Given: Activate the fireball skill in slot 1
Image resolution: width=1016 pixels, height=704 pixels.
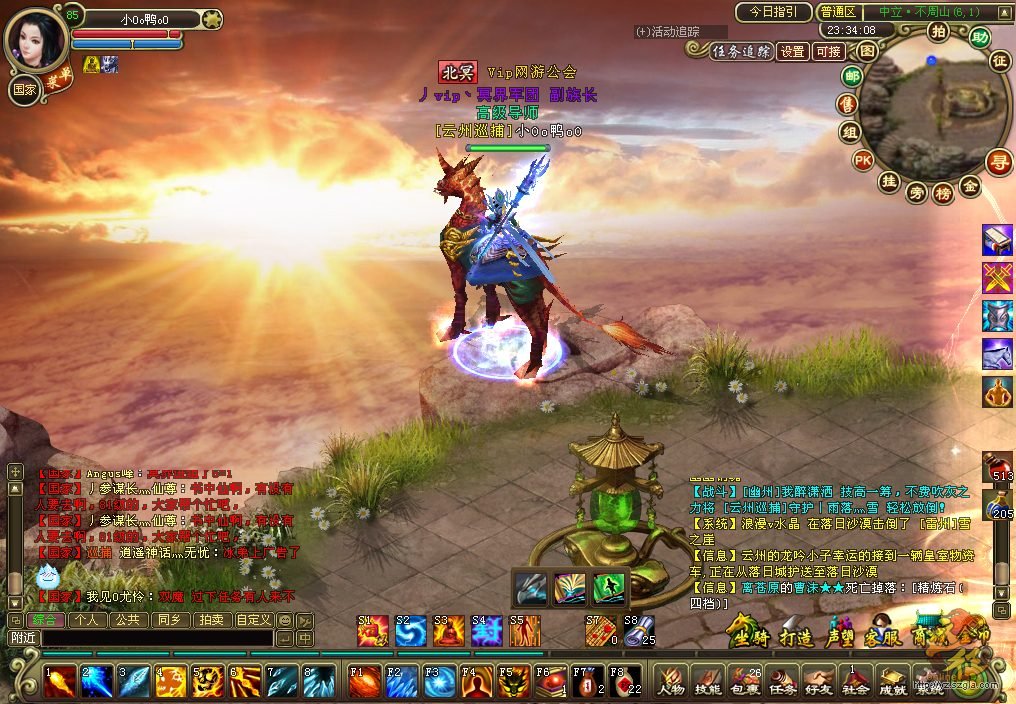Looking at the screenshot, I should tap(59, 681).
